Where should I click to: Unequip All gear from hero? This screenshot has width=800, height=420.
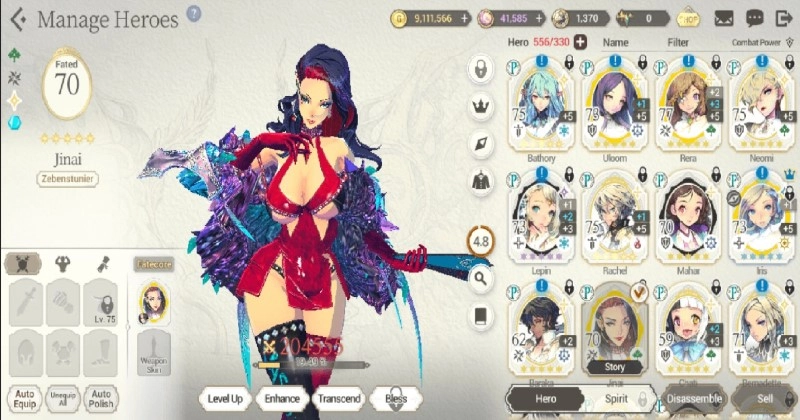coord(61,397)
